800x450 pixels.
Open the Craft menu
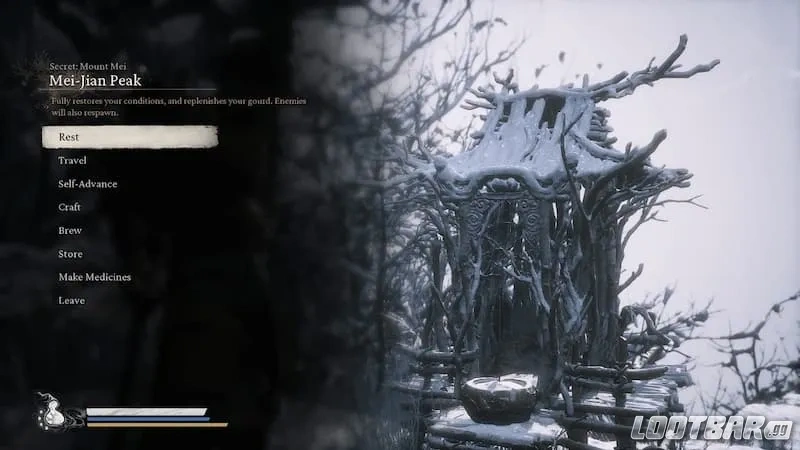click(70, 207)
